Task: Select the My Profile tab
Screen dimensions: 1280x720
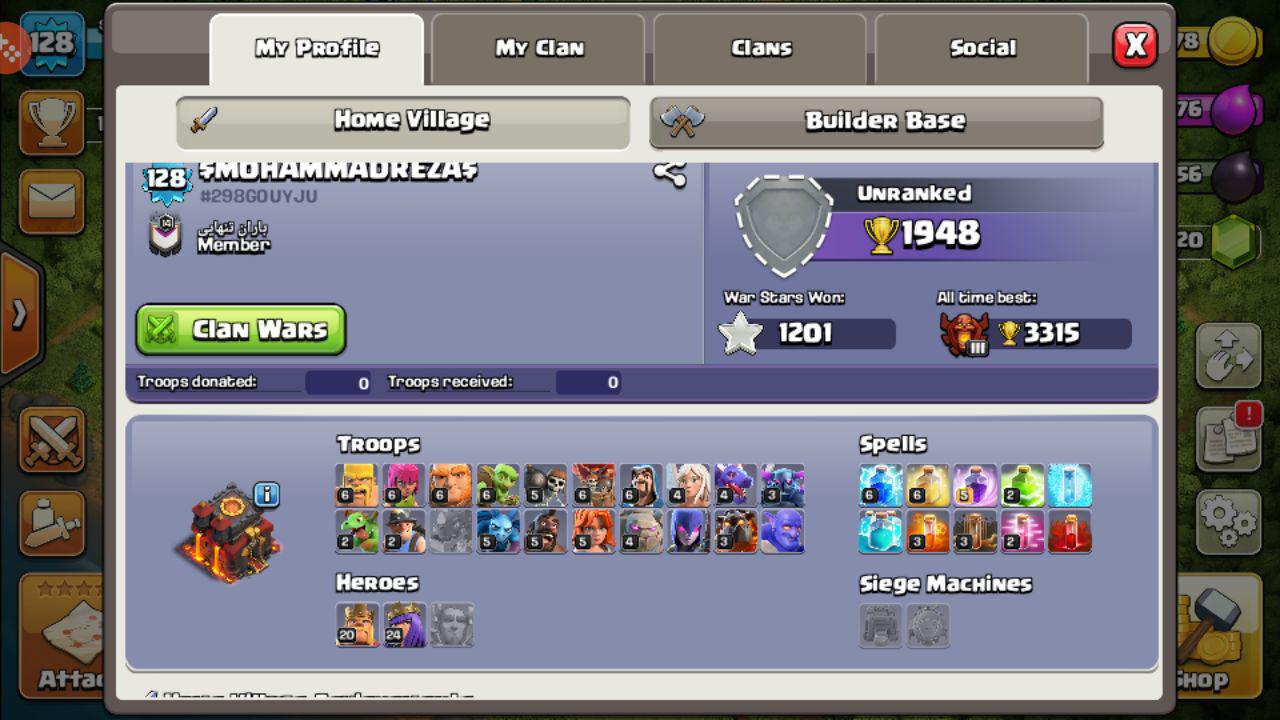Action: pos(317,48)
